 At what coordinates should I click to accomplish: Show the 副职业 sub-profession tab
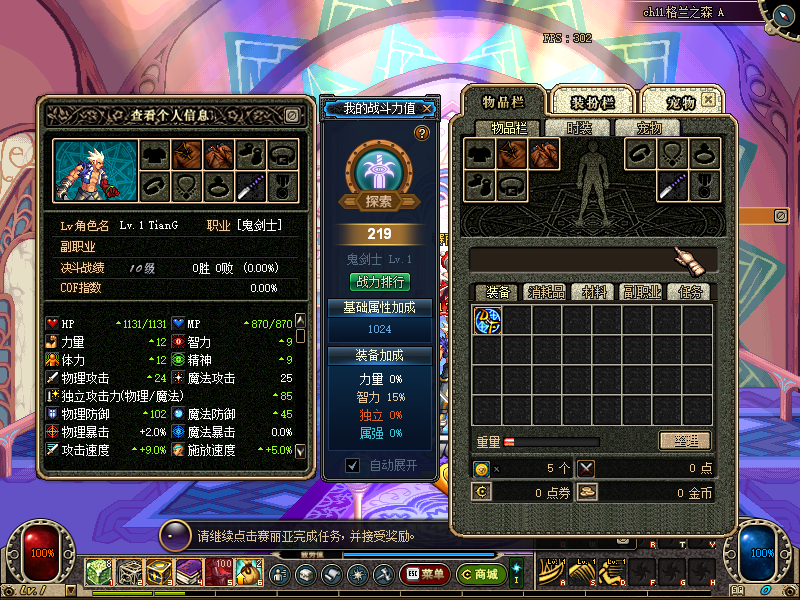click(641, 292)
